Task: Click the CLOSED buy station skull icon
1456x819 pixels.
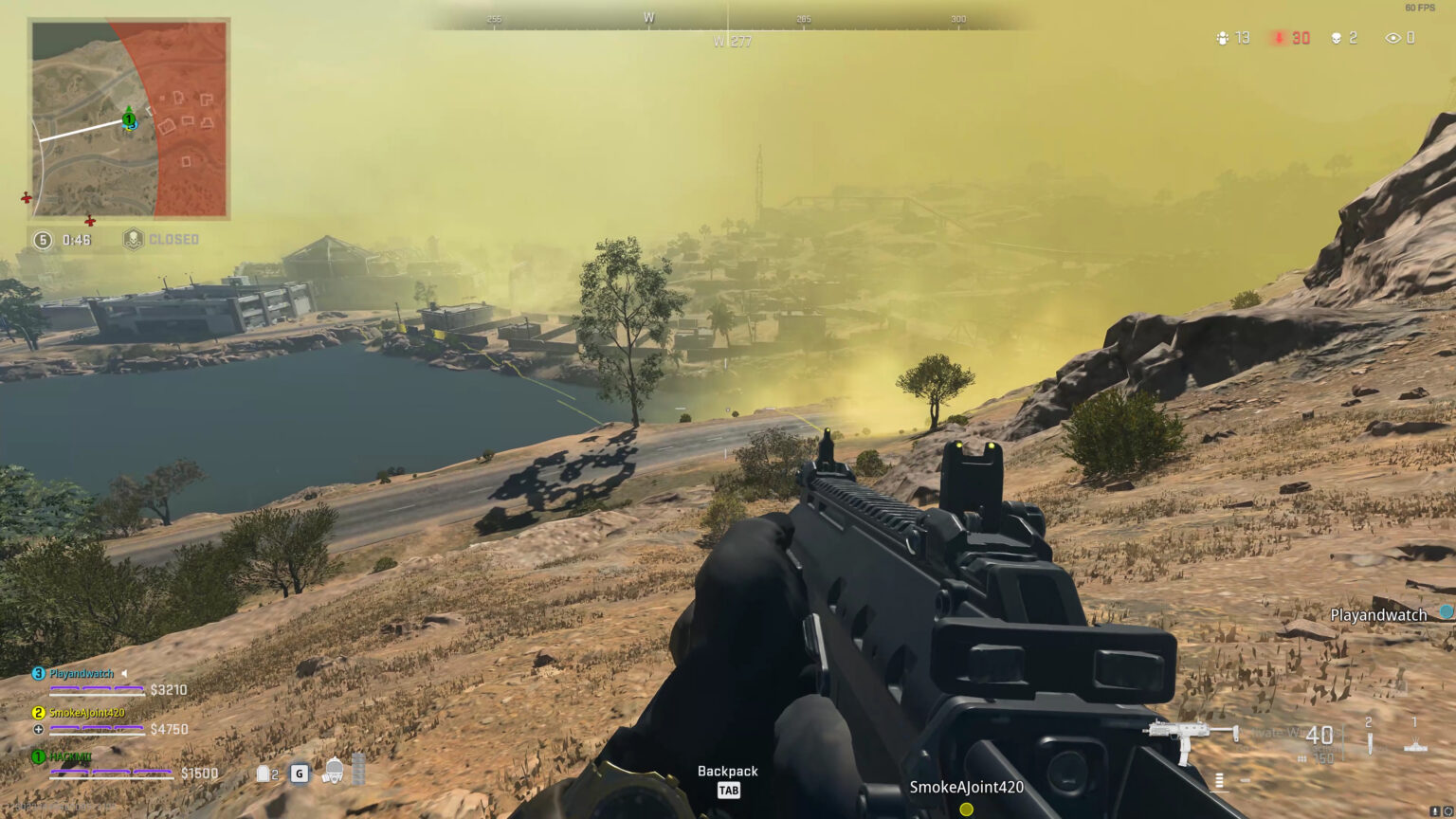Action: coord(134,239)
